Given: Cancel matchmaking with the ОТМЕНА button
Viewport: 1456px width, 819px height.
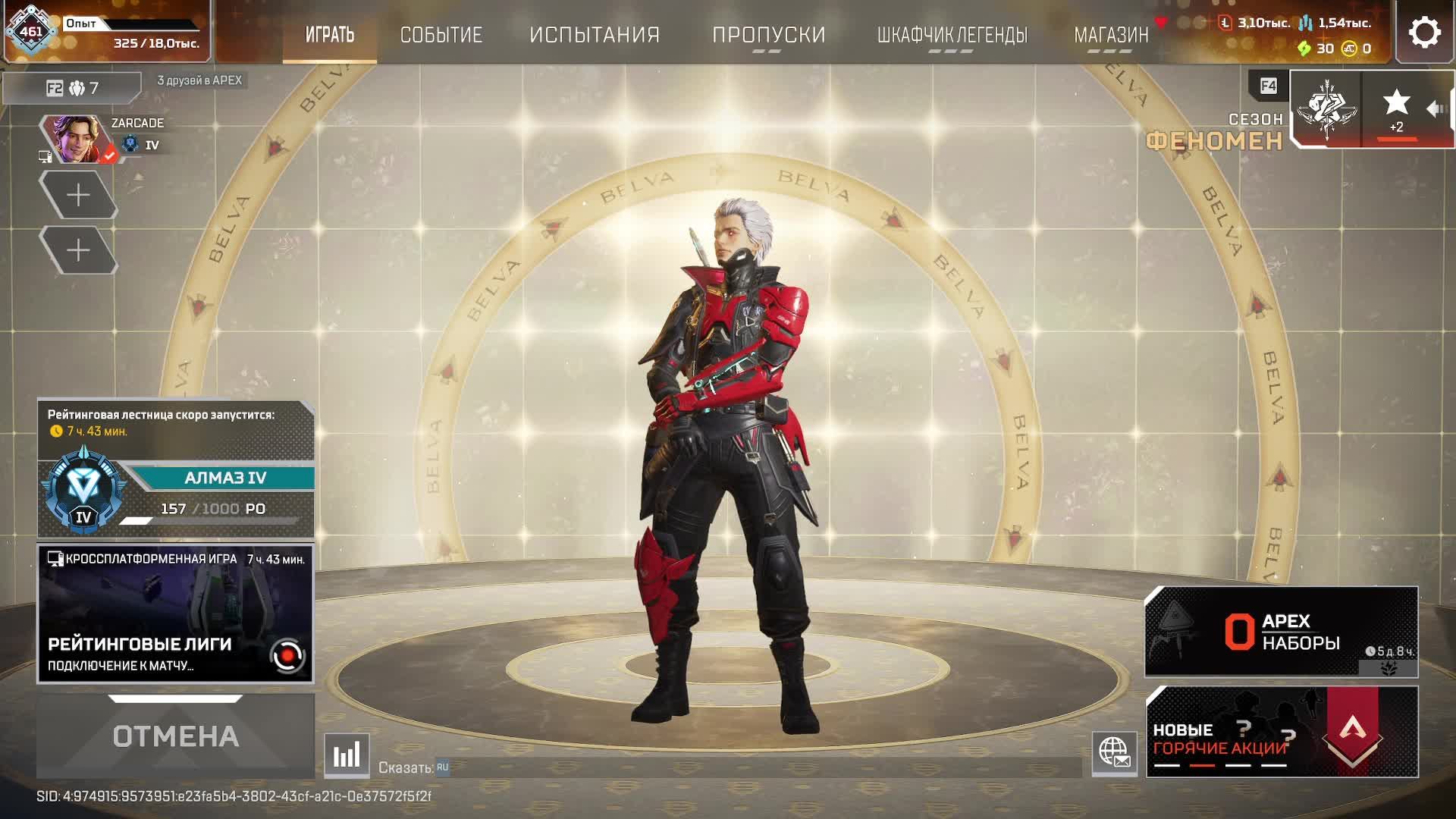Looking at the screenshot, I should coord(175,736).
